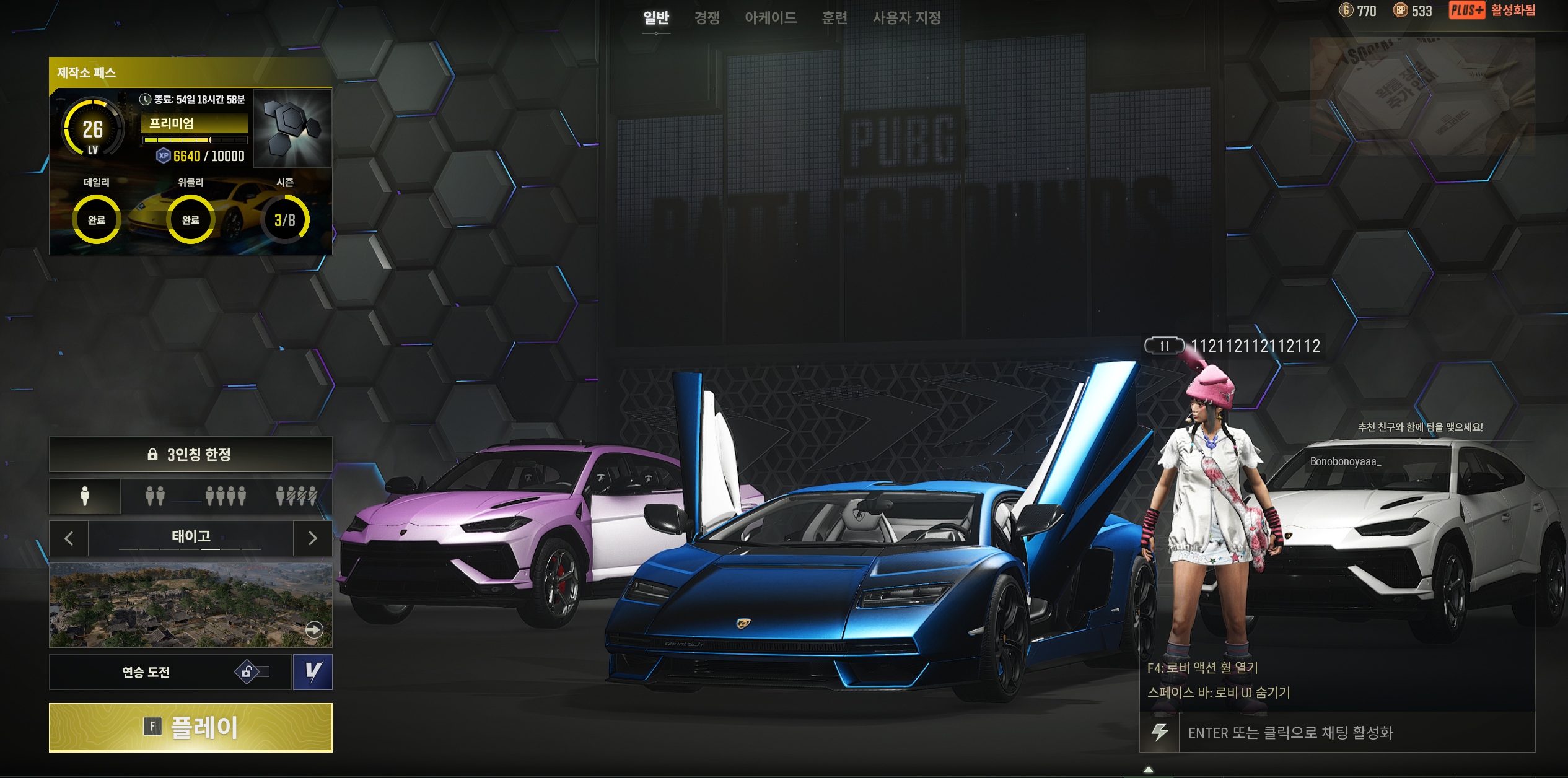The image size is (1568, 778).
Task: Select the 아케이드 tab
Action: (x=771, y=18)
